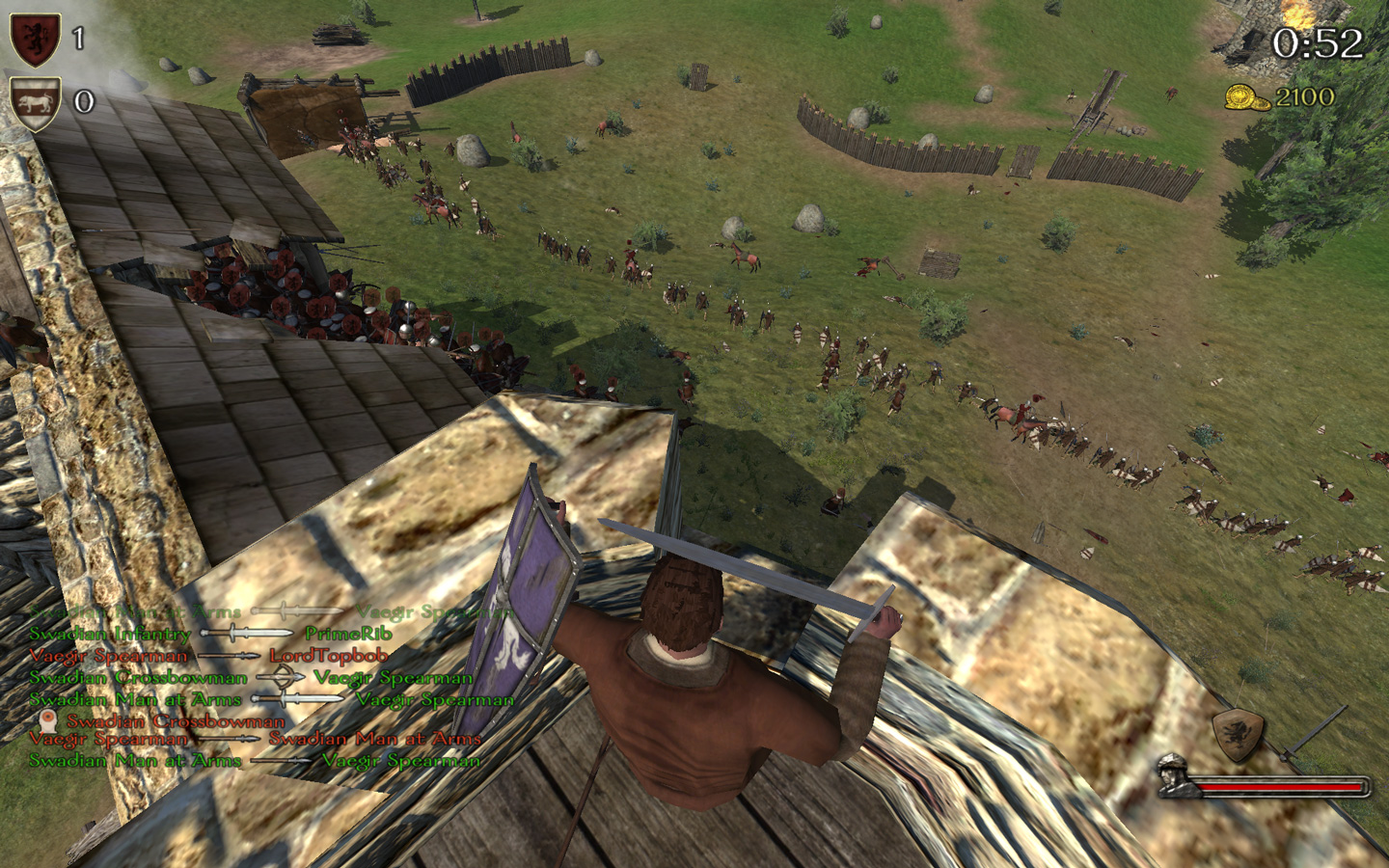Select the lion faction banner above the health bar

click(1238, 735)
